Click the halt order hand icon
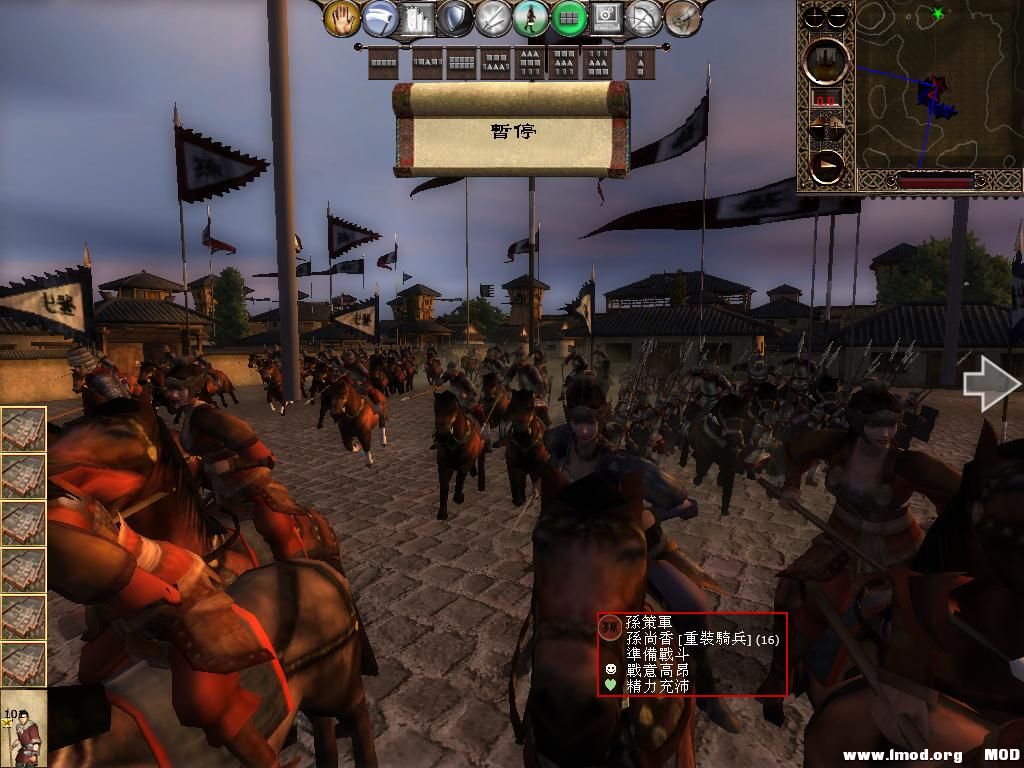Screen dimensions: 1024x768 point(343,18)
